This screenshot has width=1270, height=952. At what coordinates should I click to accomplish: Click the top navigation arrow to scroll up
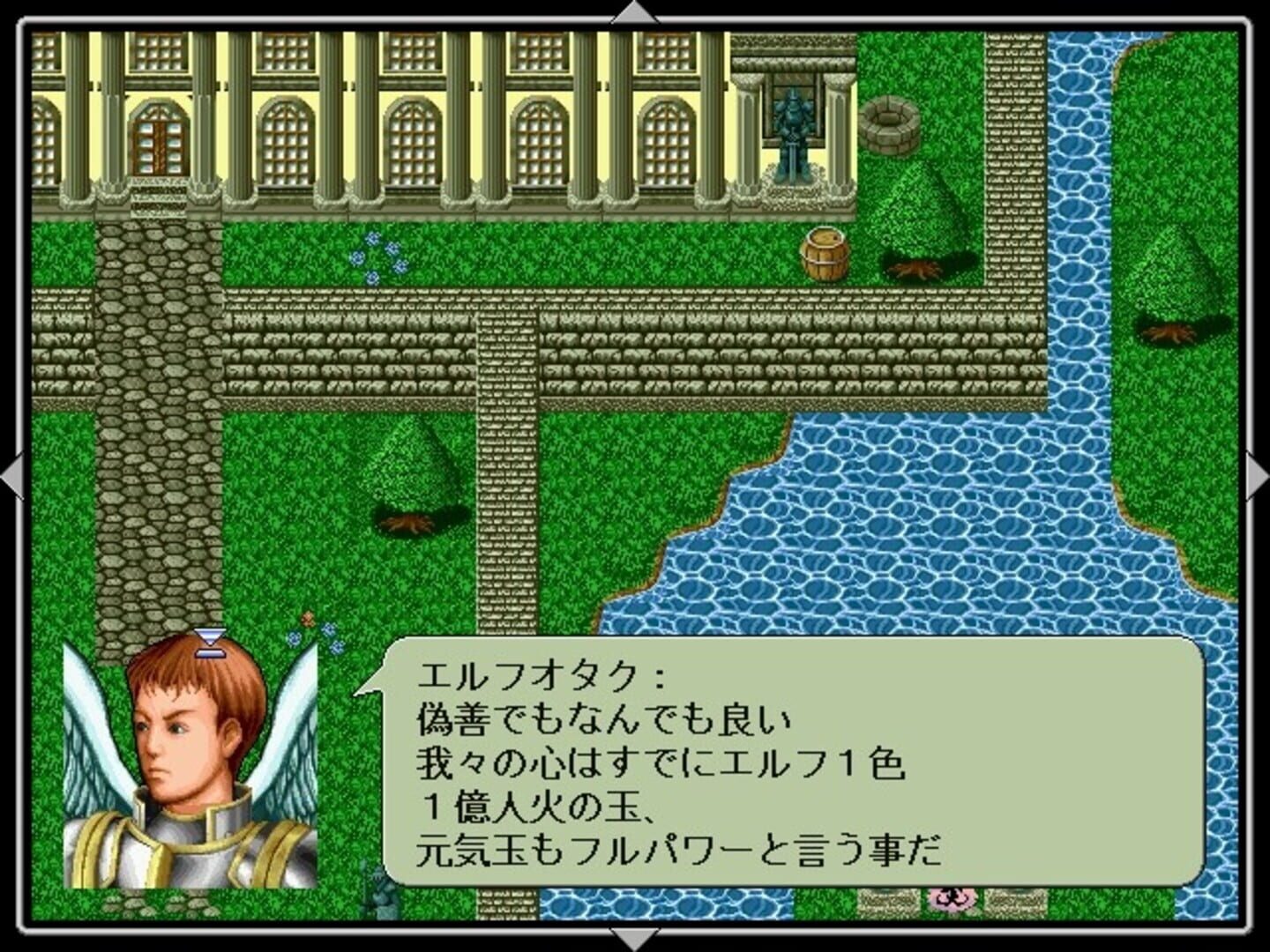633,11
